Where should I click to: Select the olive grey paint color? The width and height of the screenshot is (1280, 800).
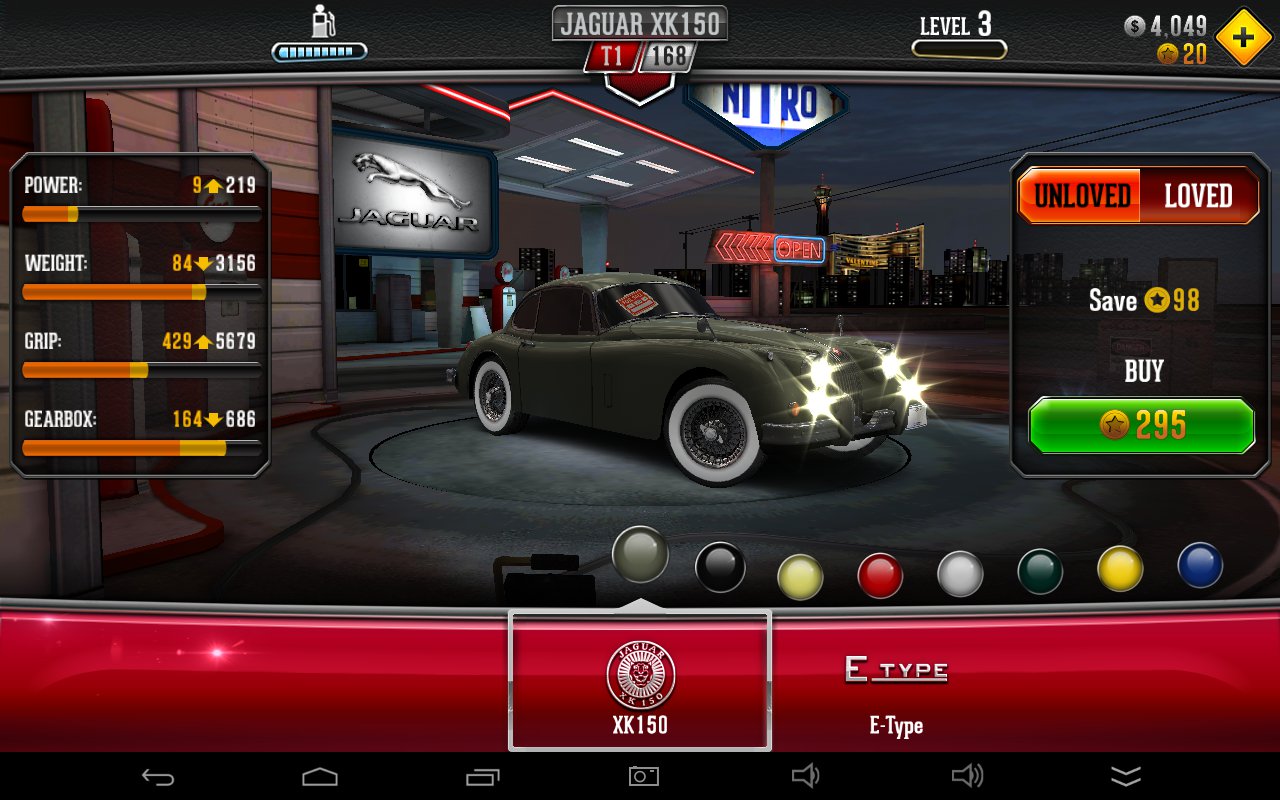pyautogui.click(x=640, y=554)
